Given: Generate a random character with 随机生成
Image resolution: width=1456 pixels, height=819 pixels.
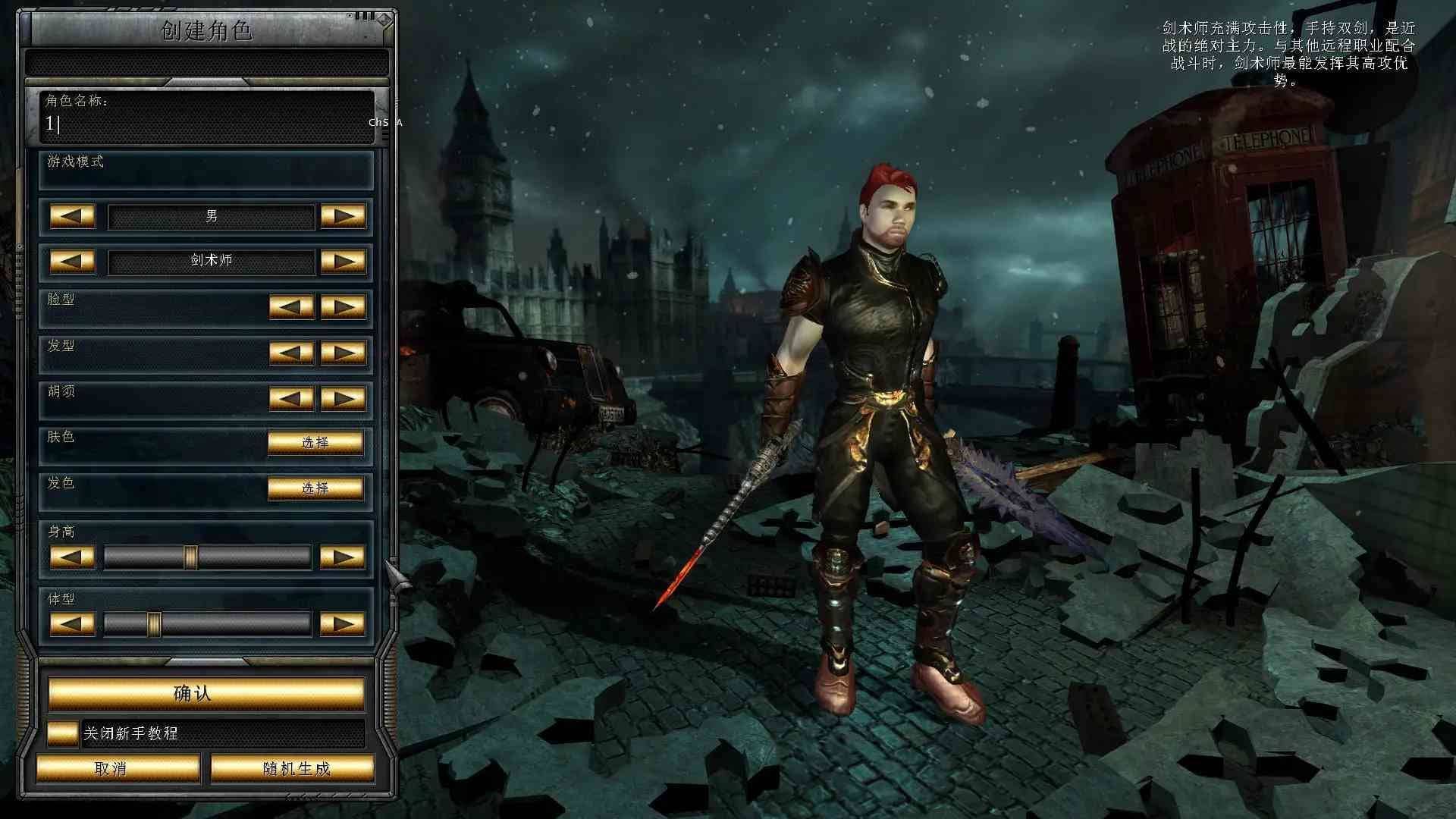Looking at the screenshot, I should point(293,768).
